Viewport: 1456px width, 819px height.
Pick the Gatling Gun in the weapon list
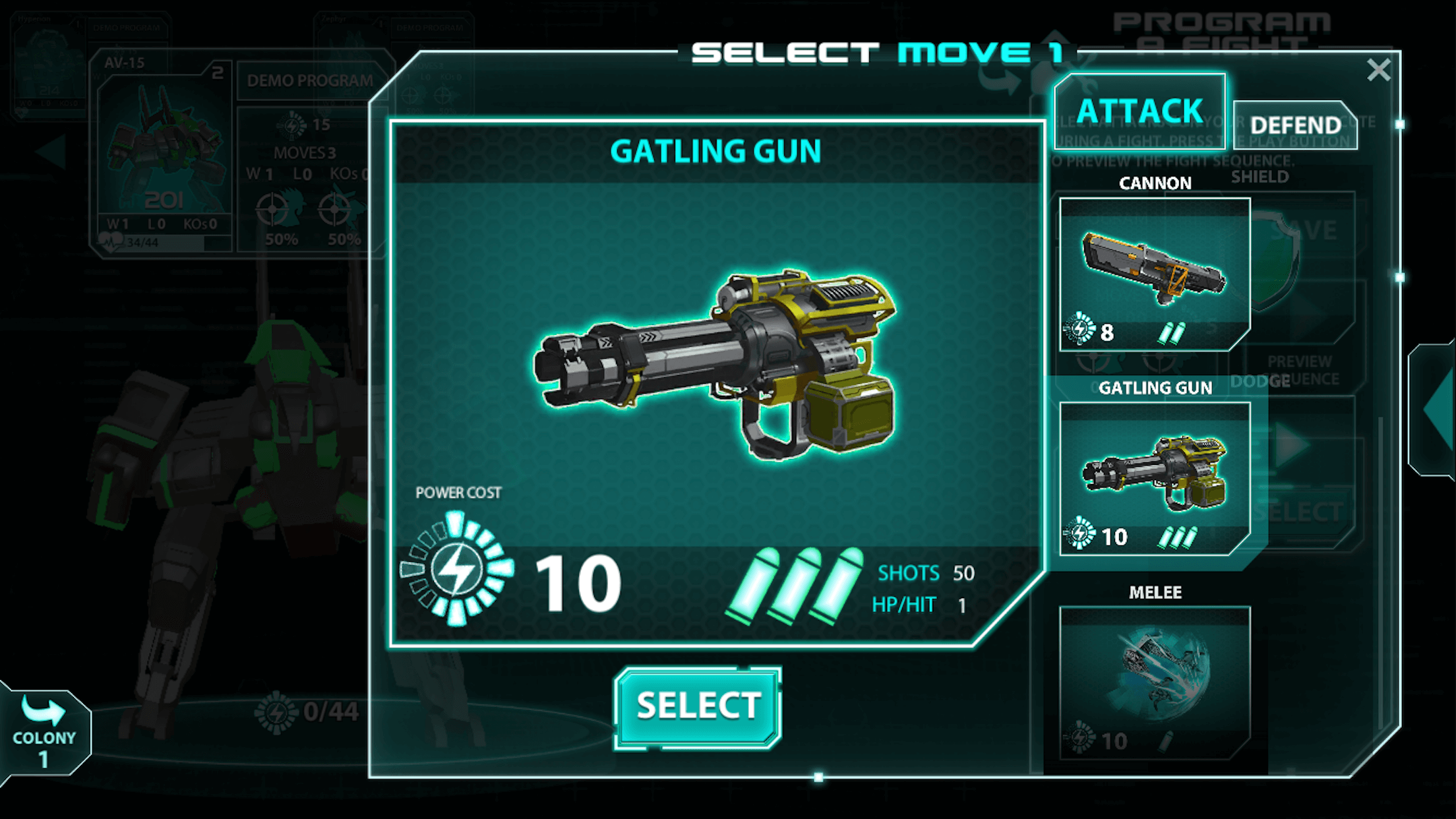coord(1154,478)
